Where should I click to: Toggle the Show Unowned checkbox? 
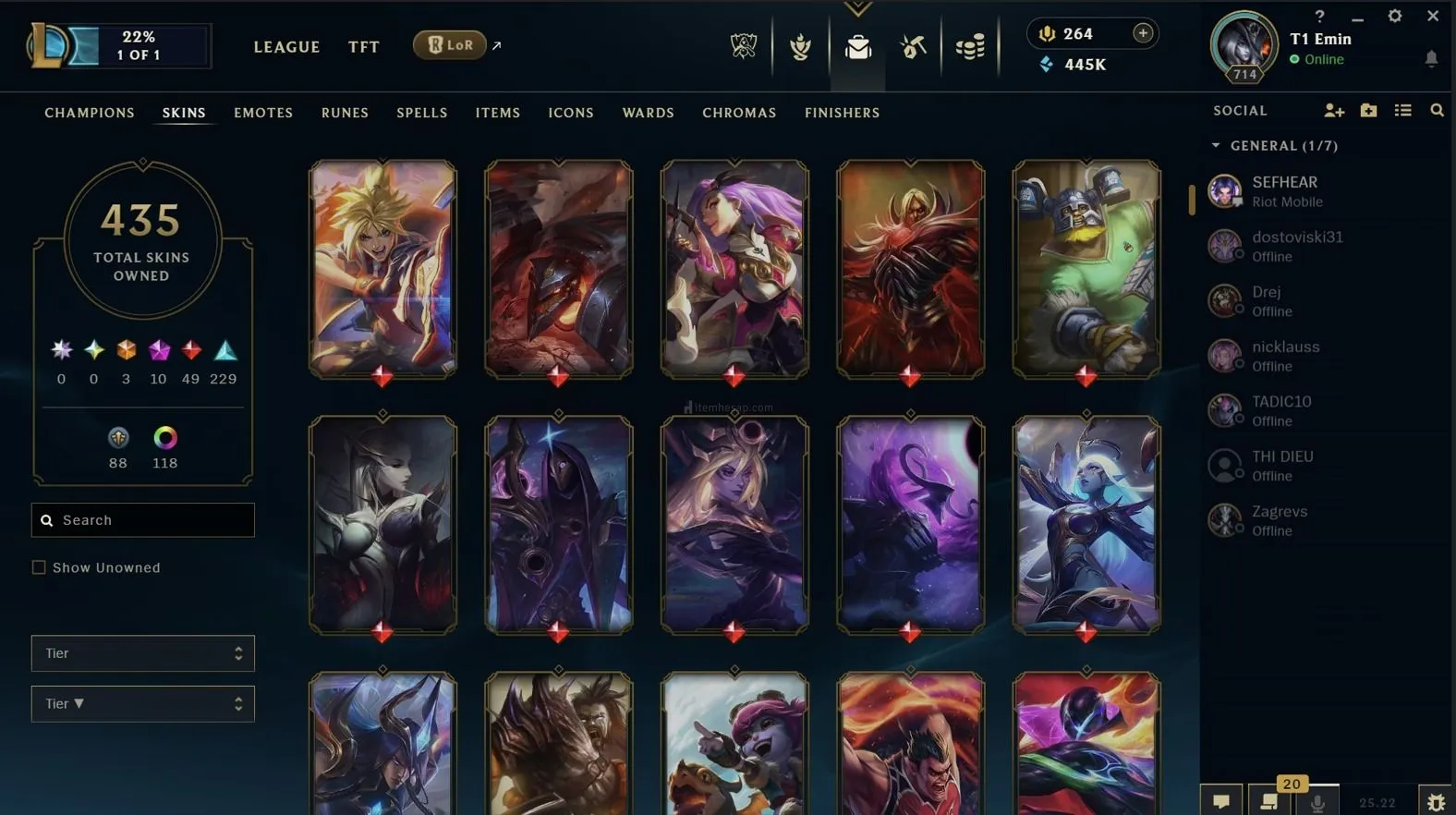coord(39,567)
